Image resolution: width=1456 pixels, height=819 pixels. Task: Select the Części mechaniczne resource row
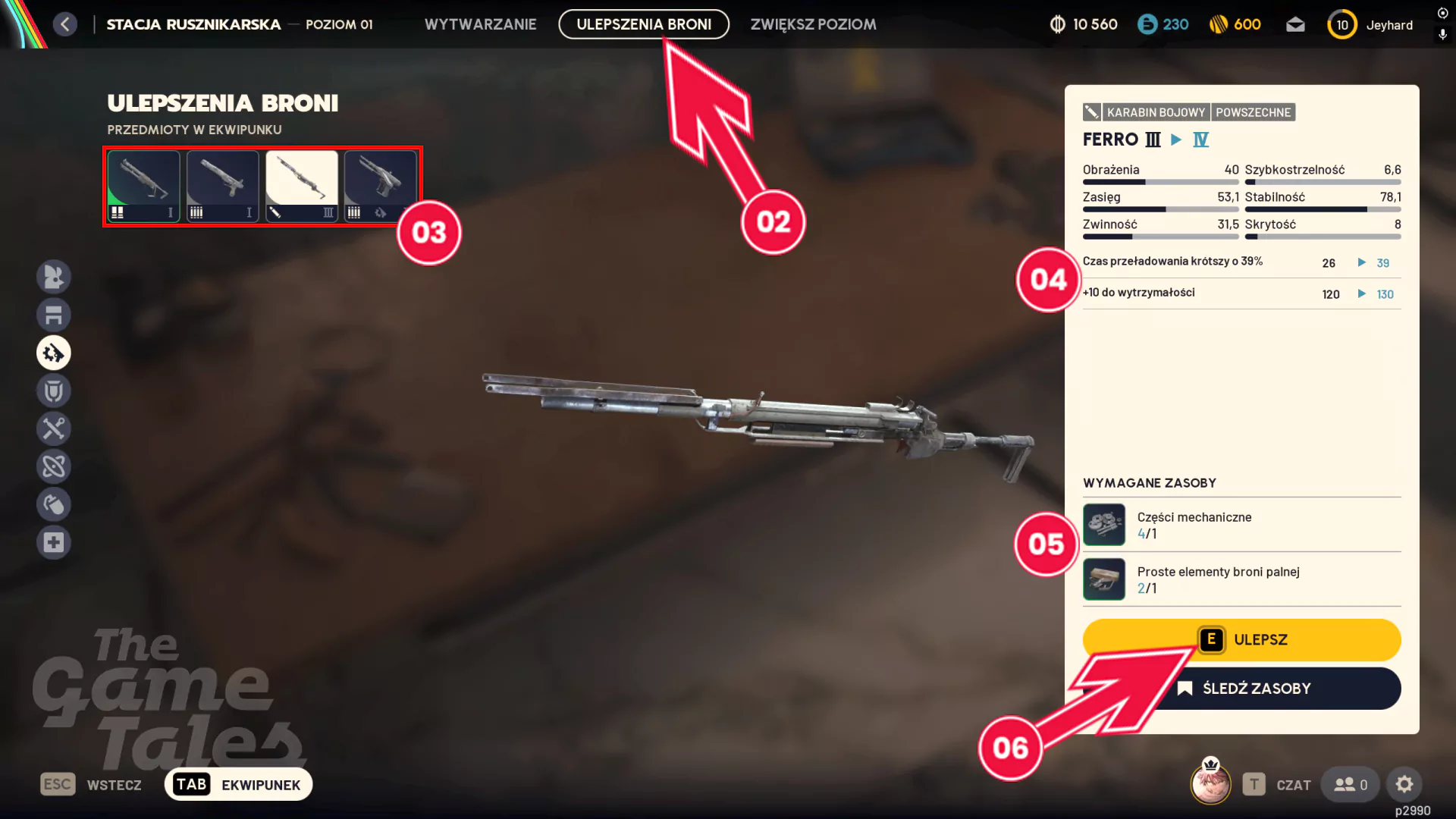click(1241, 525)
